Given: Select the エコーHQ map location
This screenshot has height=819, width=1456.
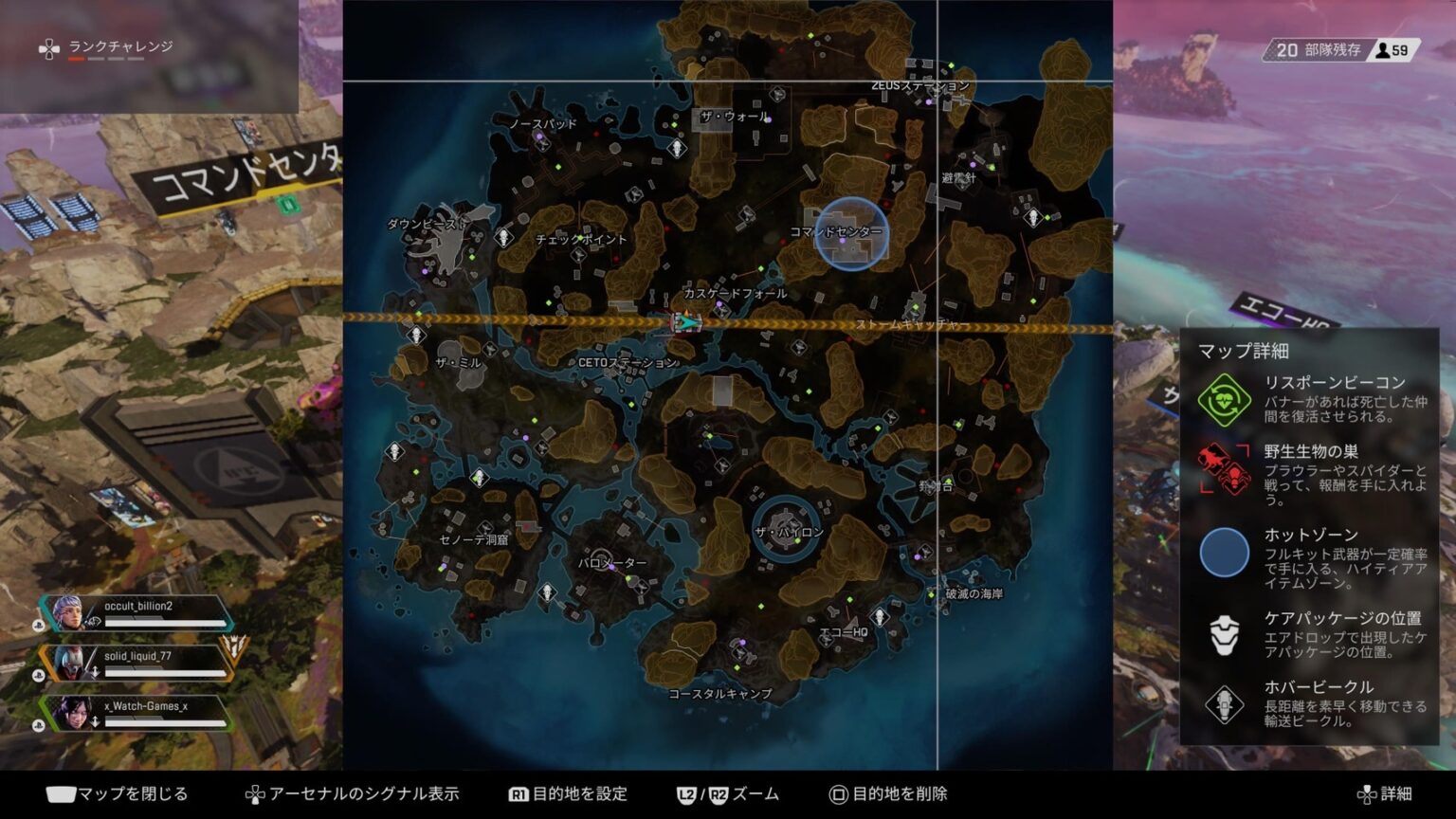Looking at the screenshot, I should click(x=843, y=632).
